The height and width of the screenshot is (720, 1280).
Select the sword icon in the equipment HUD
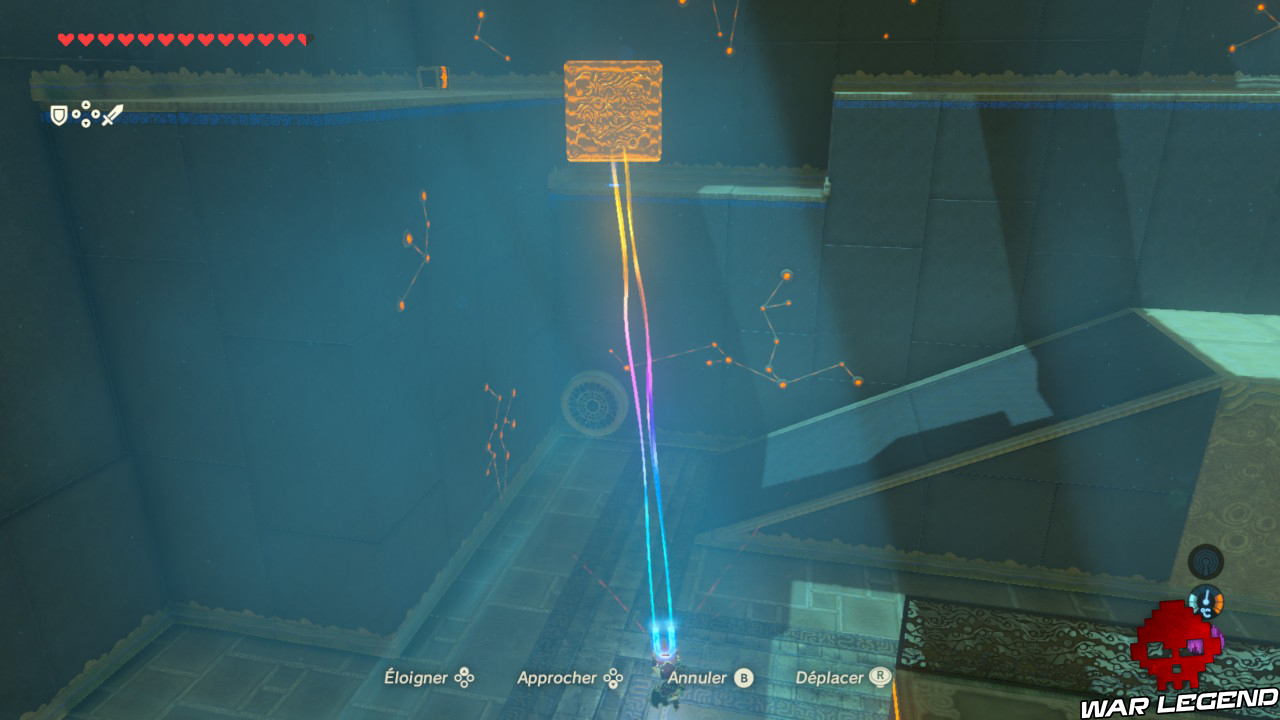tap(112, 112)
